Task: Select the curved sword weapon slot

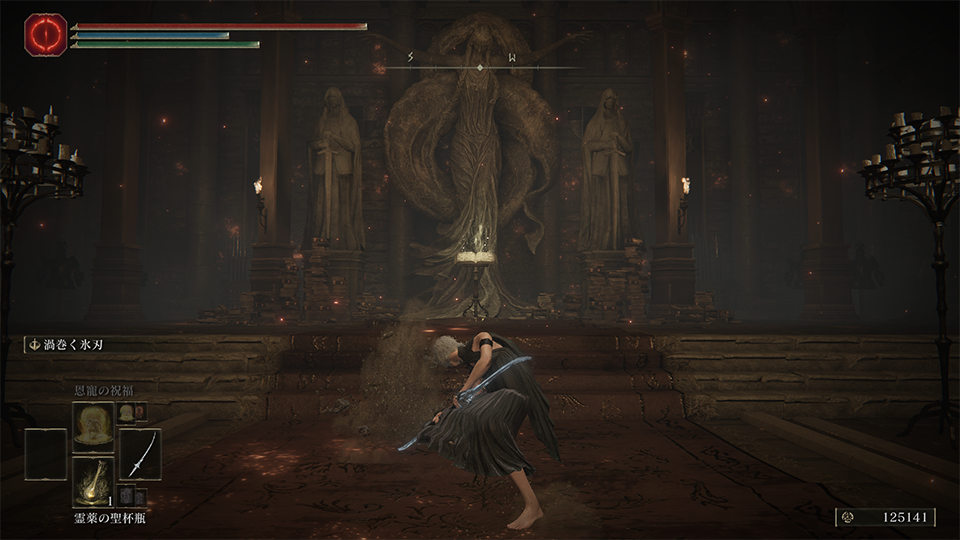Action: [140, 454]
